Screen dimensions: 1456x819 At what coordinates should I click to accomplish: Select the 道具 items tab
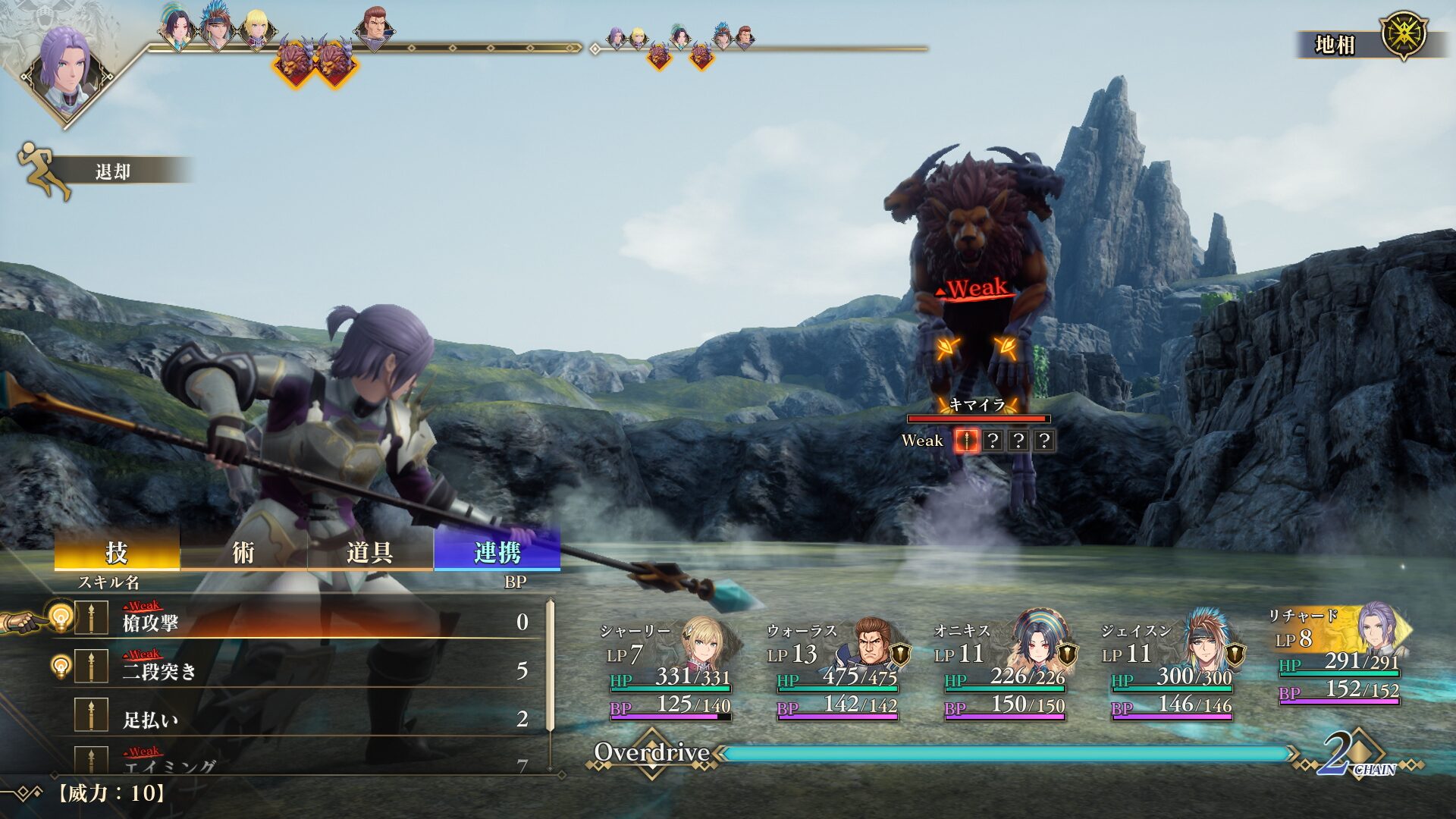click(x=369, y=552)
